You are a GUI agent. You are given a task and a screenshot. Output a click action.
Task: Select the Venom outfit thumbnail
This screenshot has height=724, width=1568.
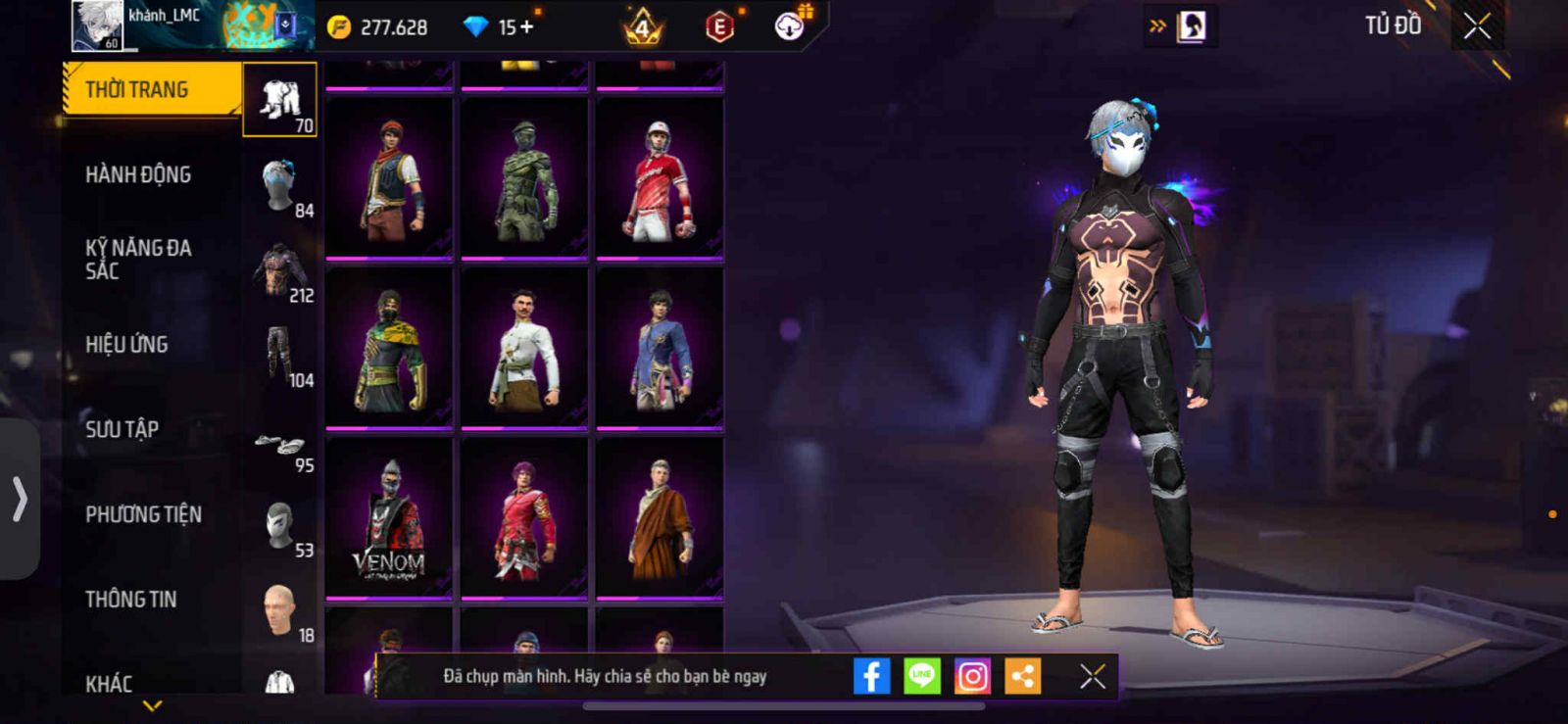[x=389, y=518]
